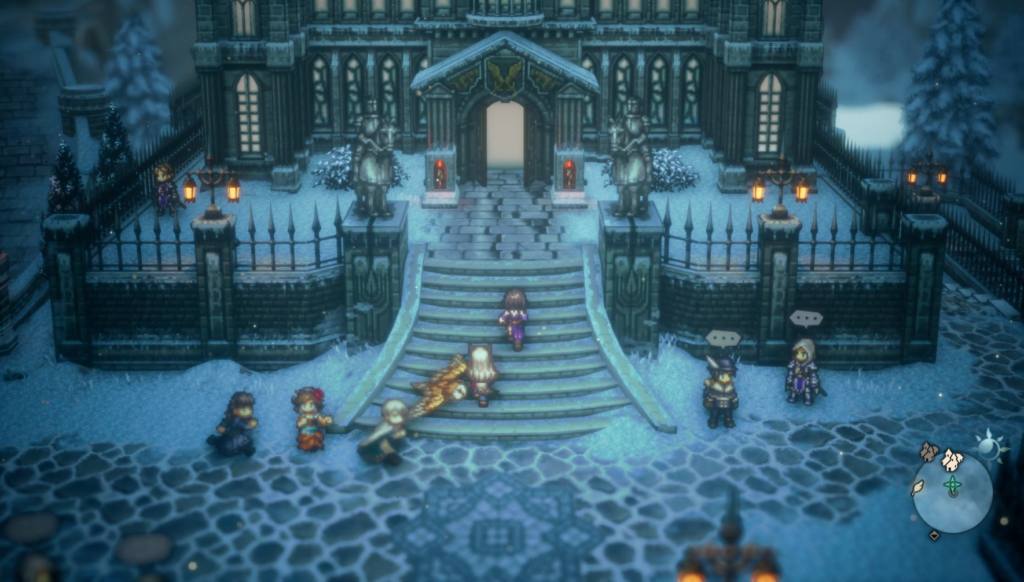This screenshot has width=1024, height=582.
Task: Click the diamond arrow marker below minimap
Action: point(934,535)
